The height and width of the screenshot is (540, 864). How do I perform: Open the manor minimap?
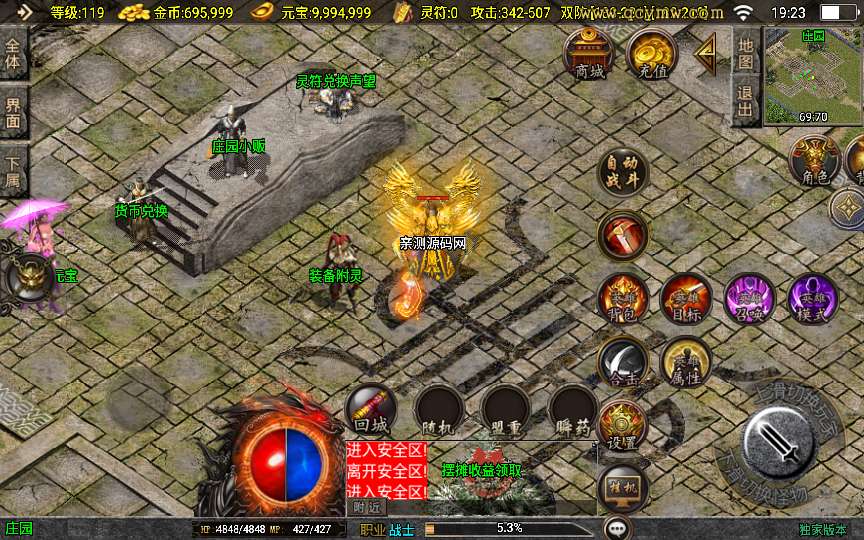(x=812, y=76)
